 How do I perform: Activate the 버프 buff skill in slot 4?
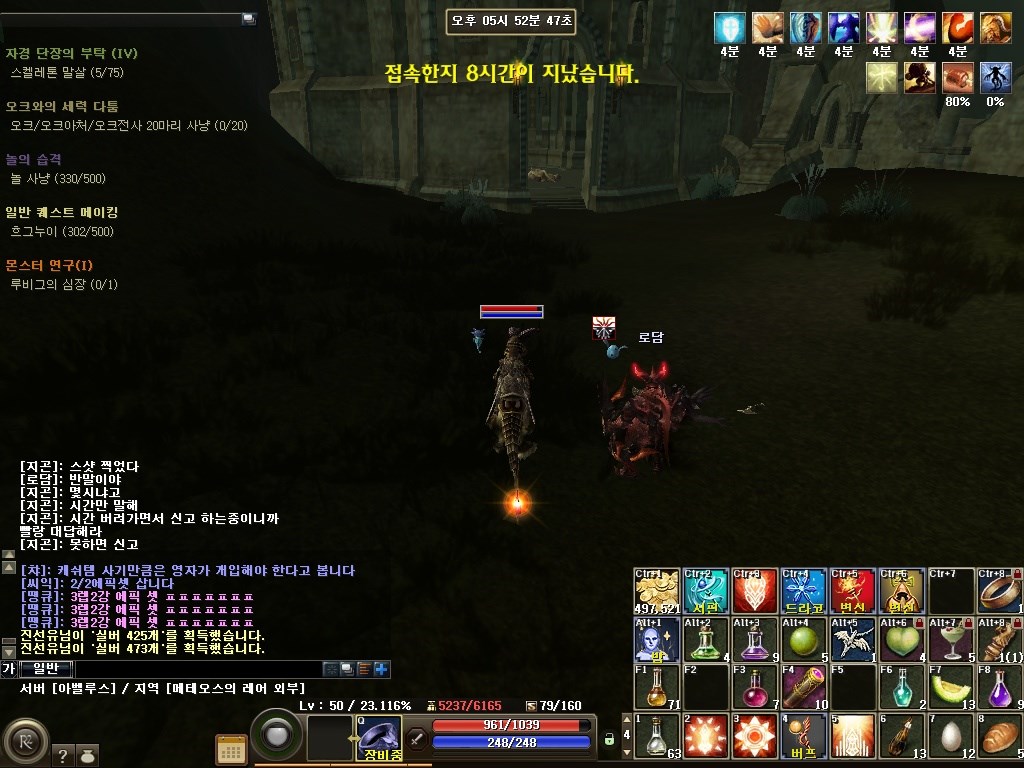pos(803,735)
